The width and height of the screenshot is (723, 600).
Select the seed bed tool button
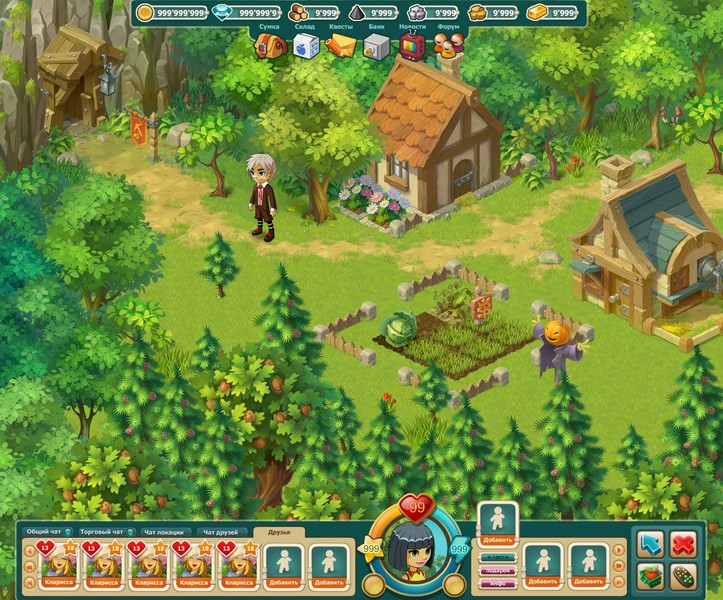click(684, 577)
